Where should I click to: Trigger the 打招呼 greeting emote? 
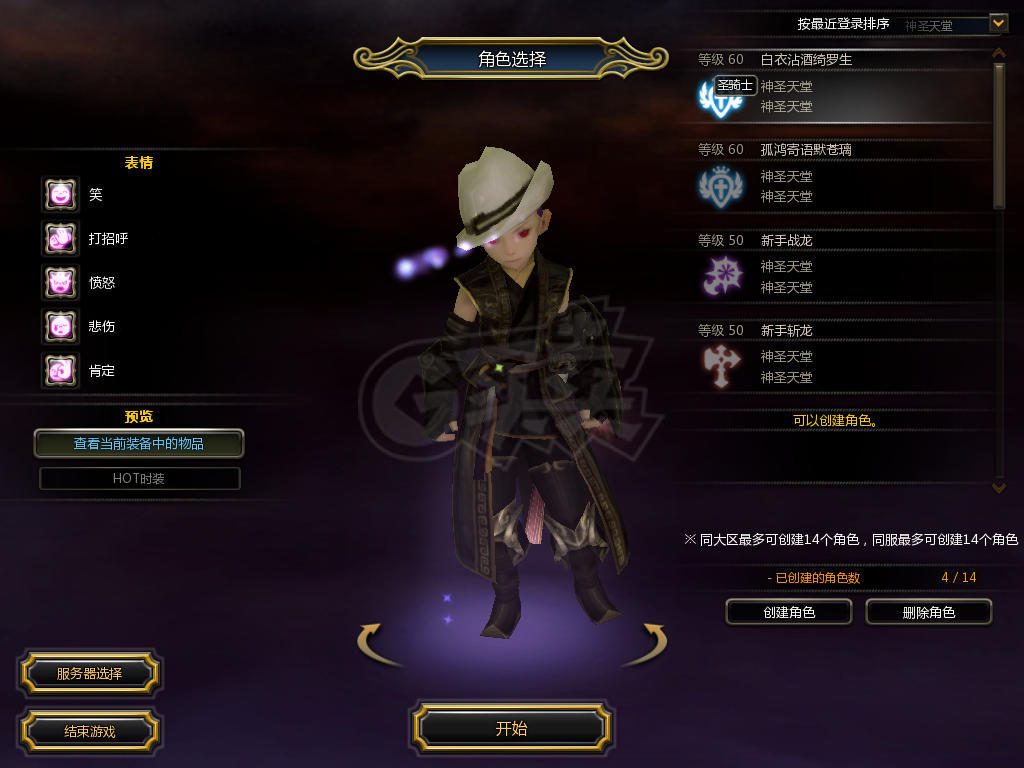(x=60, y=238)
